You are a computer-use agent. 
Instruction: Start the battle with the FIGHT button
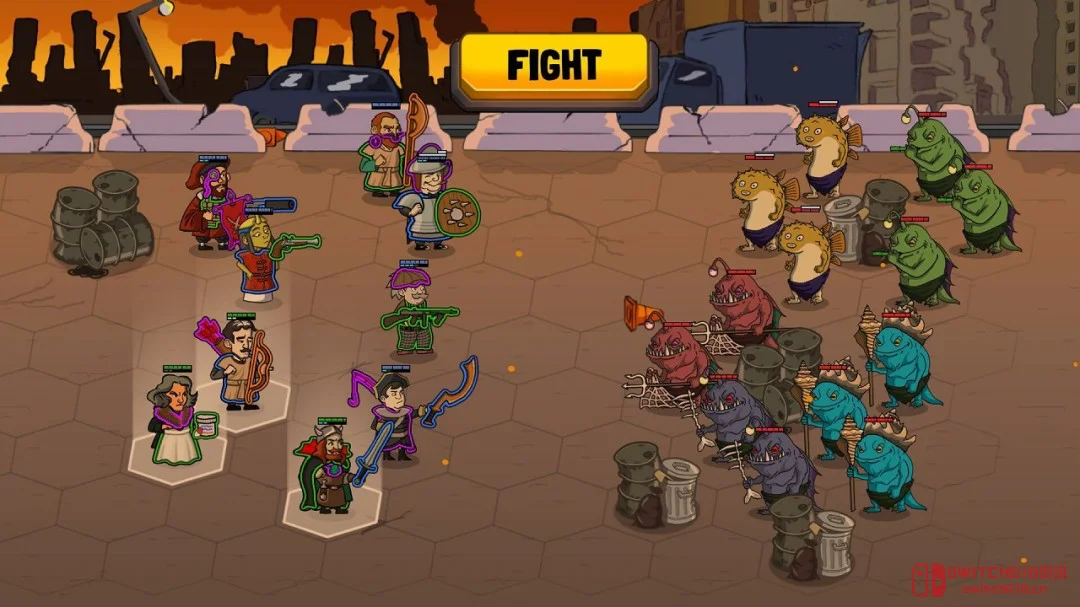pyautogui.click(x=554, y=66)
